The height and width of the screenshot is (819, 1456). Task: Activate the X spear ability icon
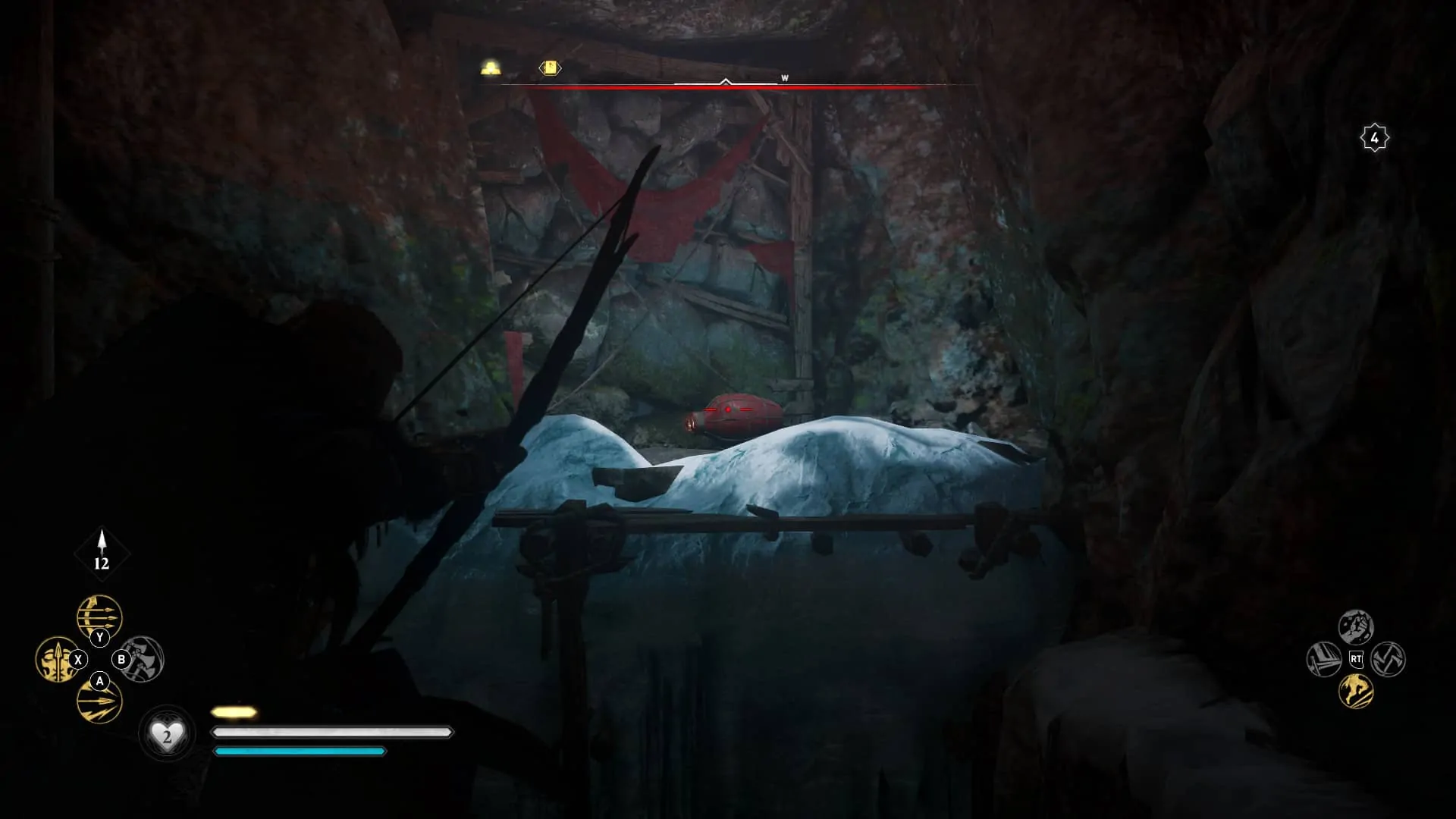pos(59,658)
